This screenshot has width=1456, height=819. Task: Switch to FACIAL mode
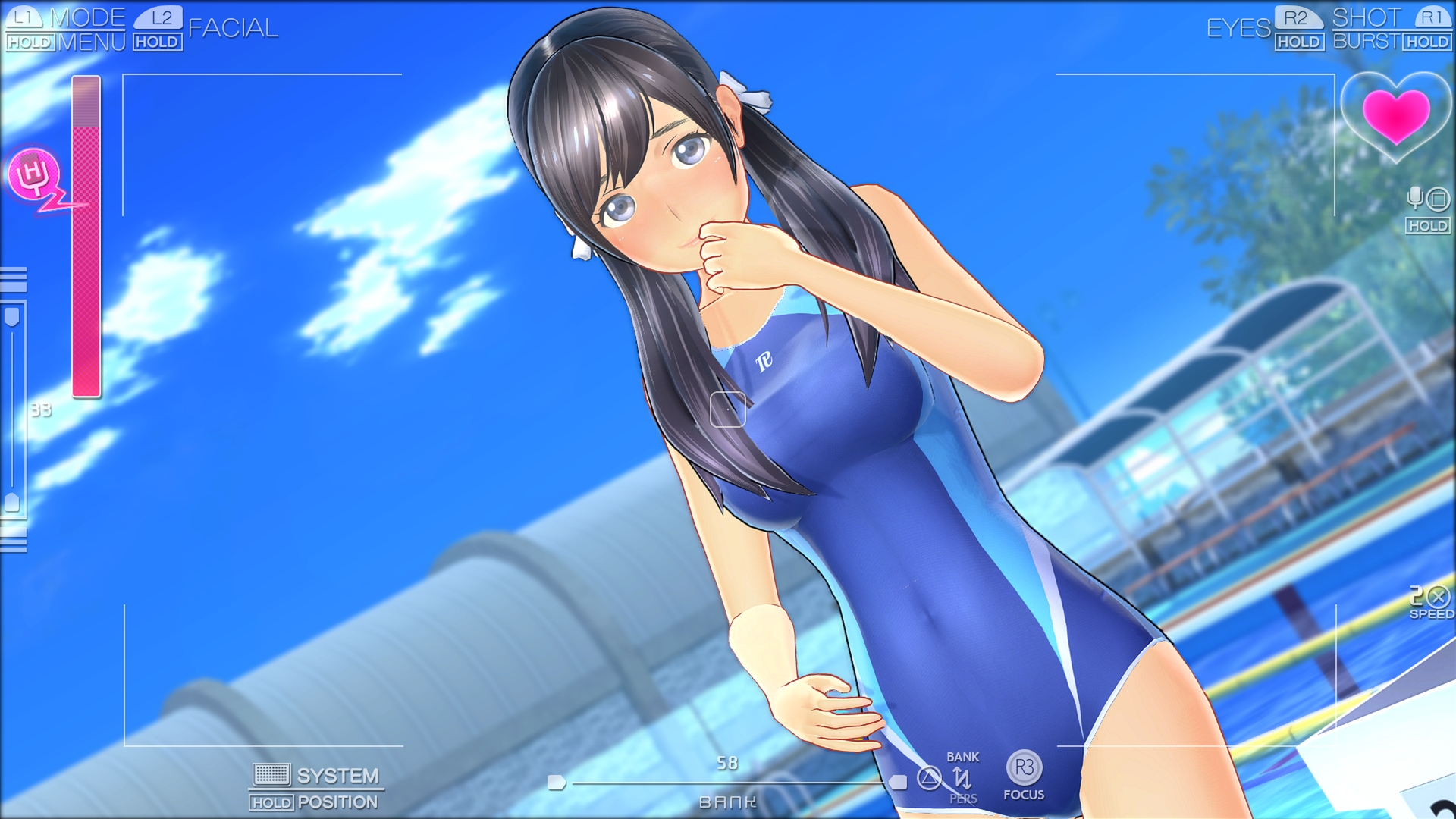click(x=235, y=29)
